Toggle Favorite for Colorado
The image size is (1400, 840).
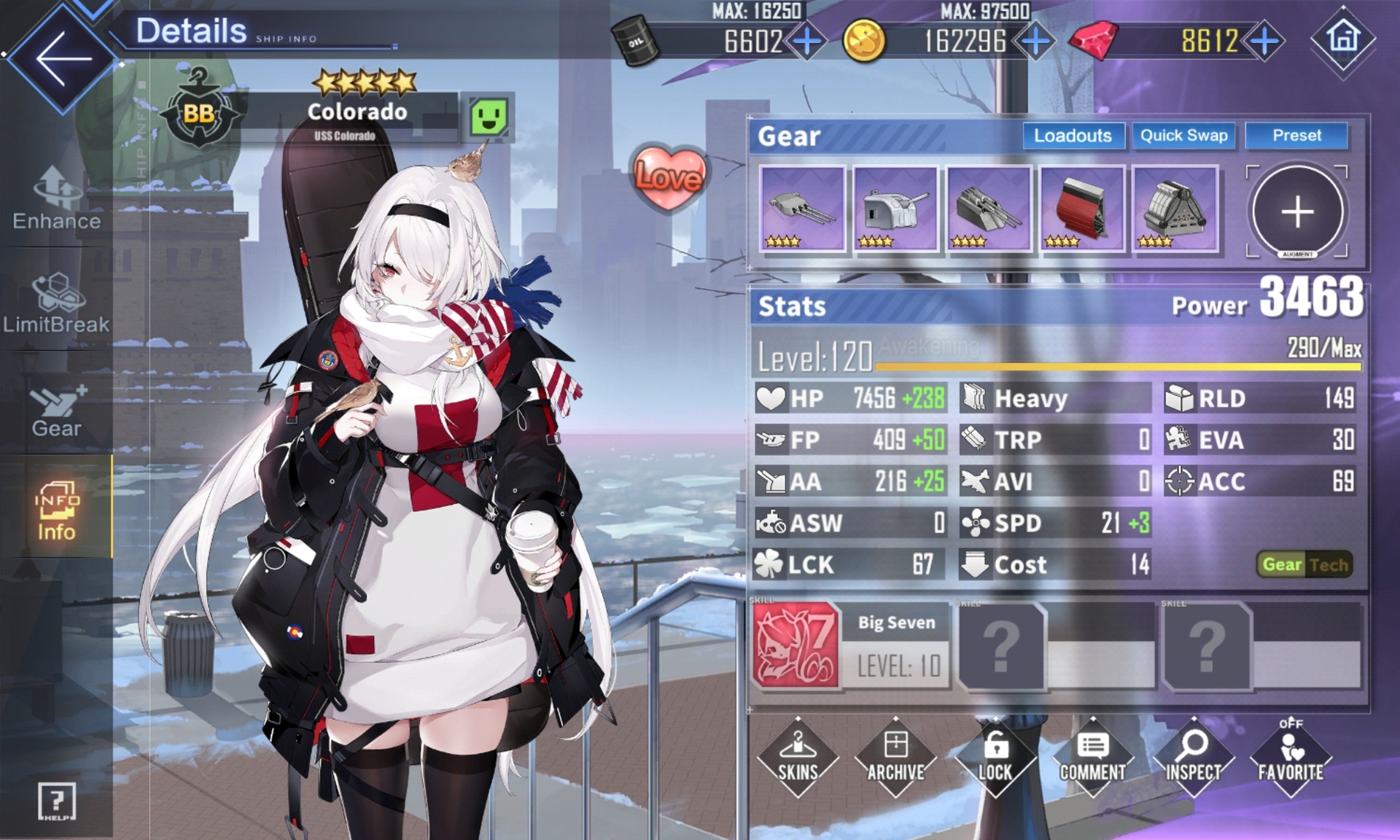[x=1291, y=757]
